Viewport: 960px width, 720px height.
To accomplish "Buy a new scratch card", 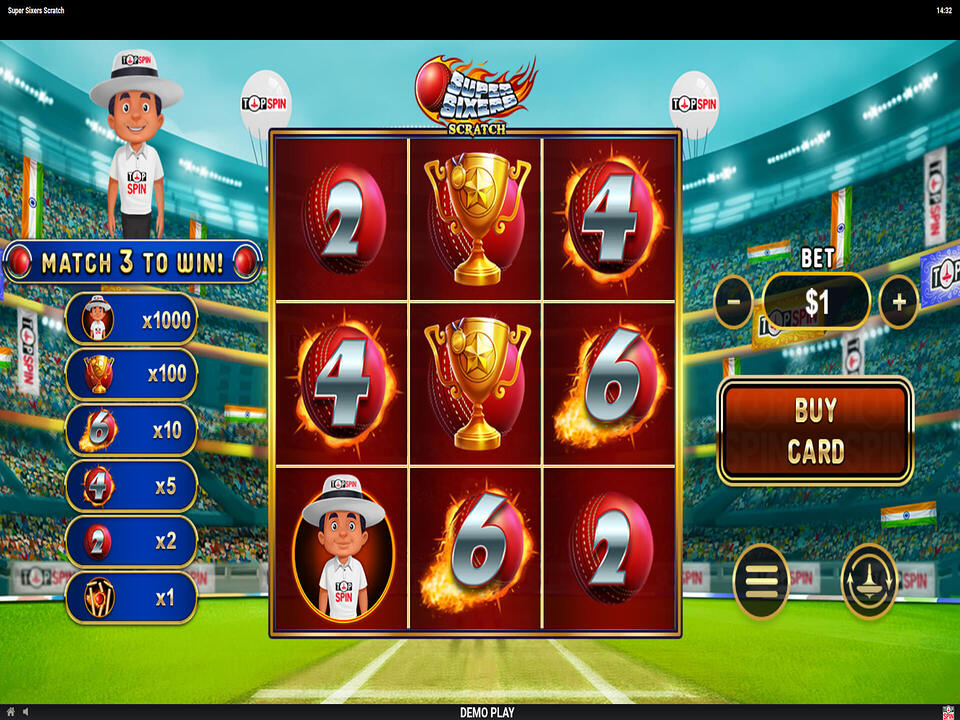I will tap(815, 431).
